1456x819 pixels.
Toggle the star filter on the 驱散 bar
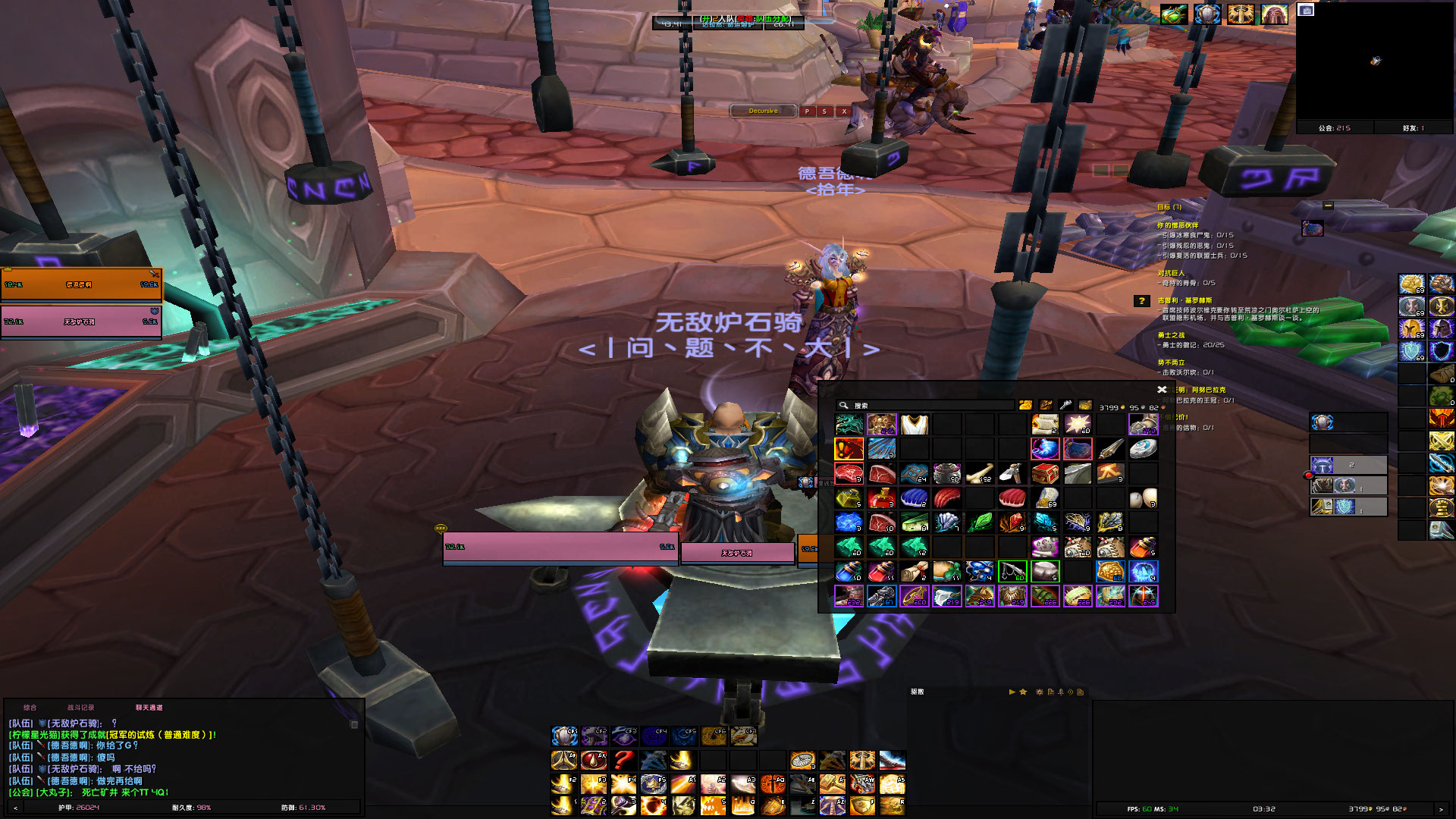coord(1023,692)
